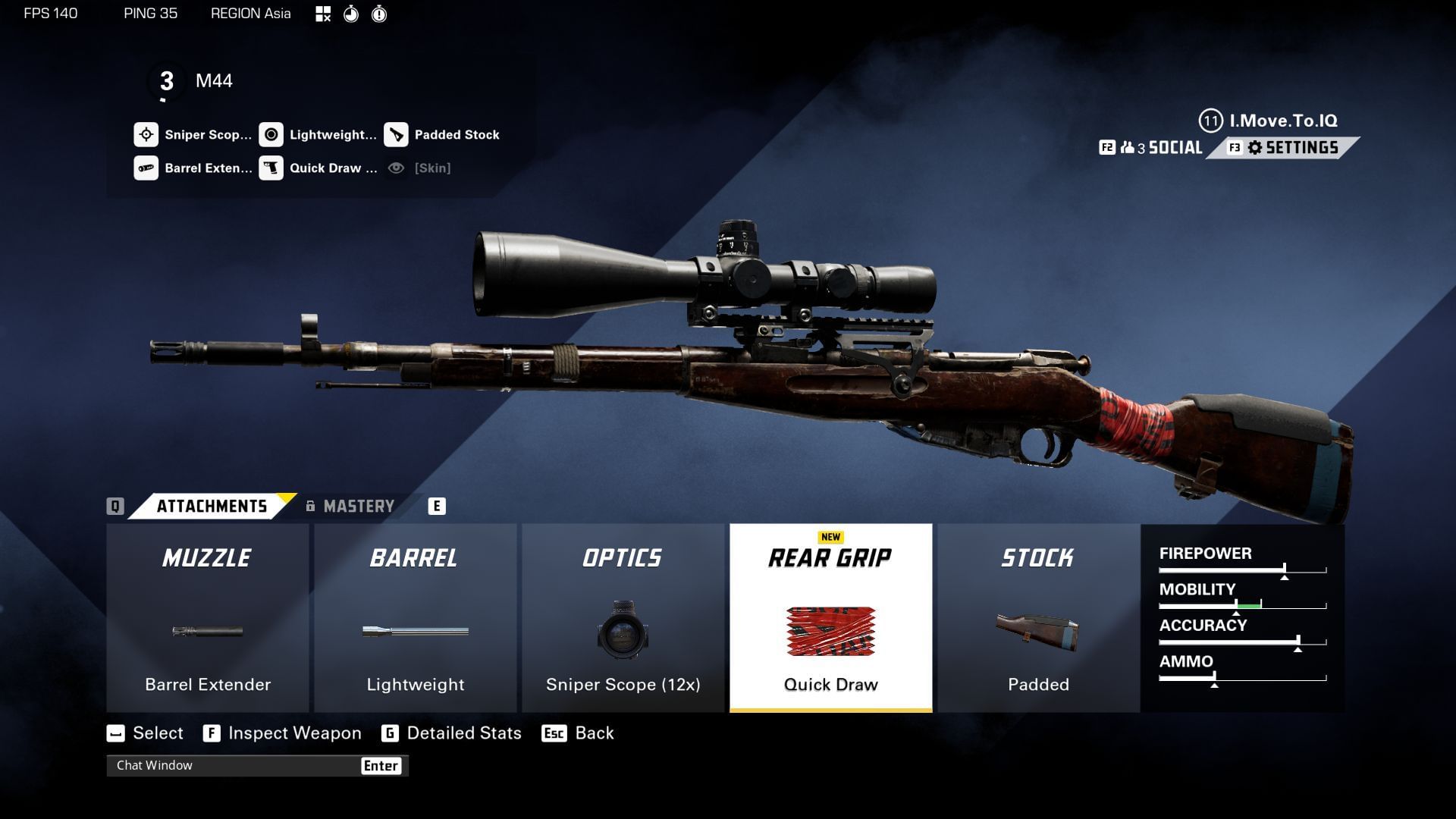
Task: Click the Quick Draw summary entry
Action: click(x=318, y=168)
